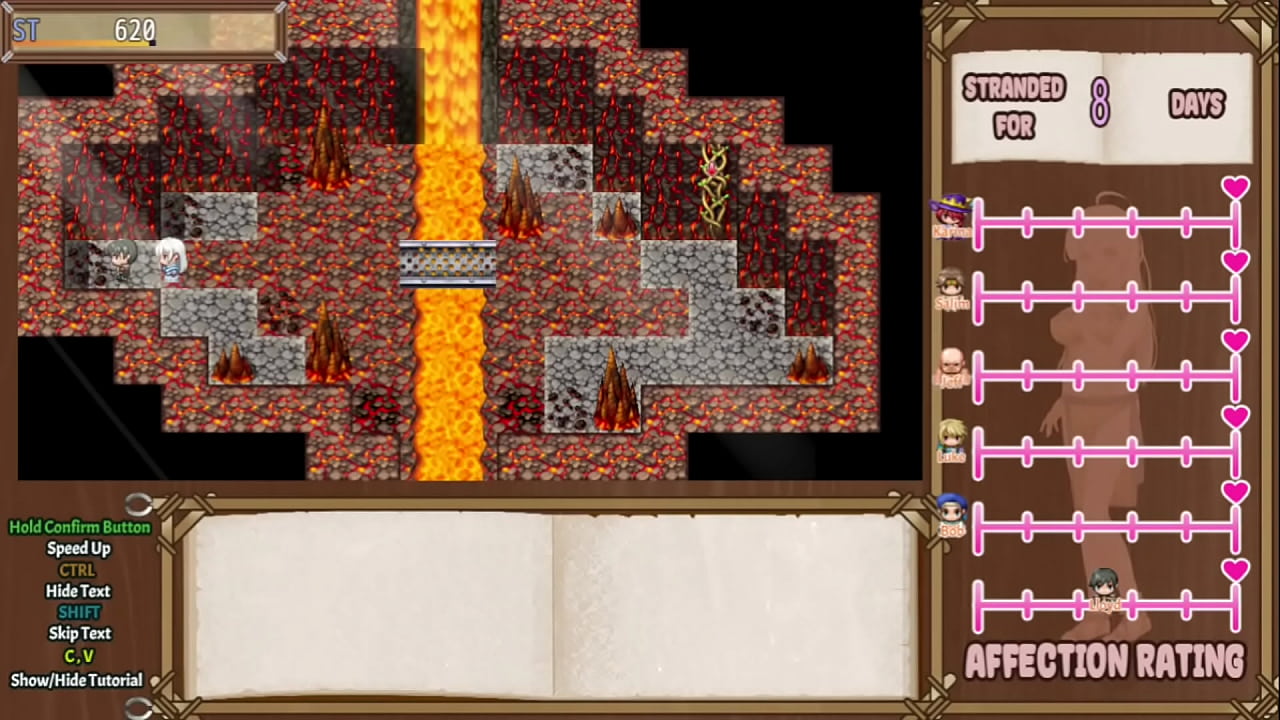This screenshot has width=1280, height=720.
Task: Click Karina's witch-hat portrait icon
Action: click(951, 214)
